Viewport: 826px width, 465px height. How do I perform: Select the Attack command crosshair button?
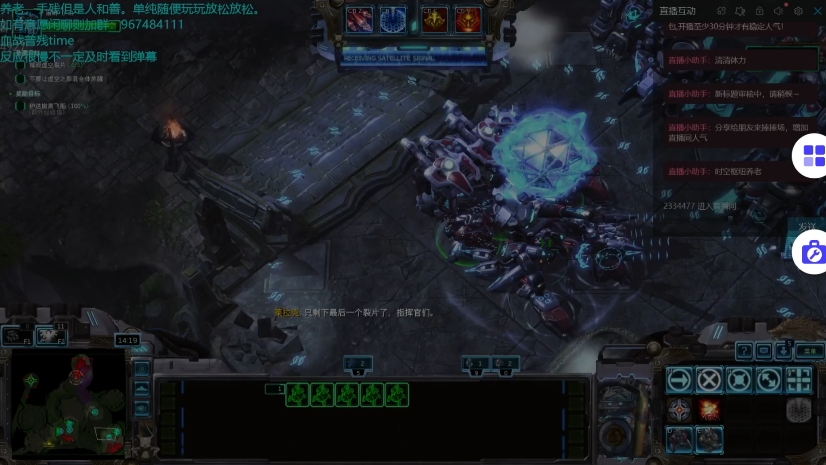coord(798,379)
